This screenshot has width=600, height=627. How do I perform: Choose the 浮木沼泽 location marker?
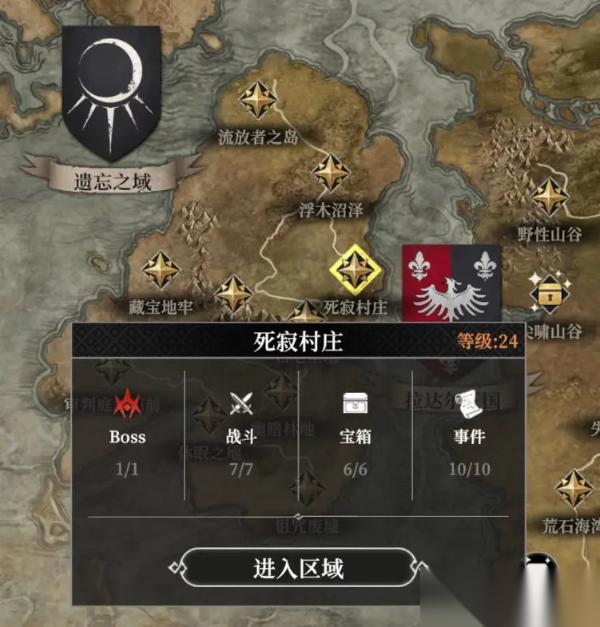(331, 173)
